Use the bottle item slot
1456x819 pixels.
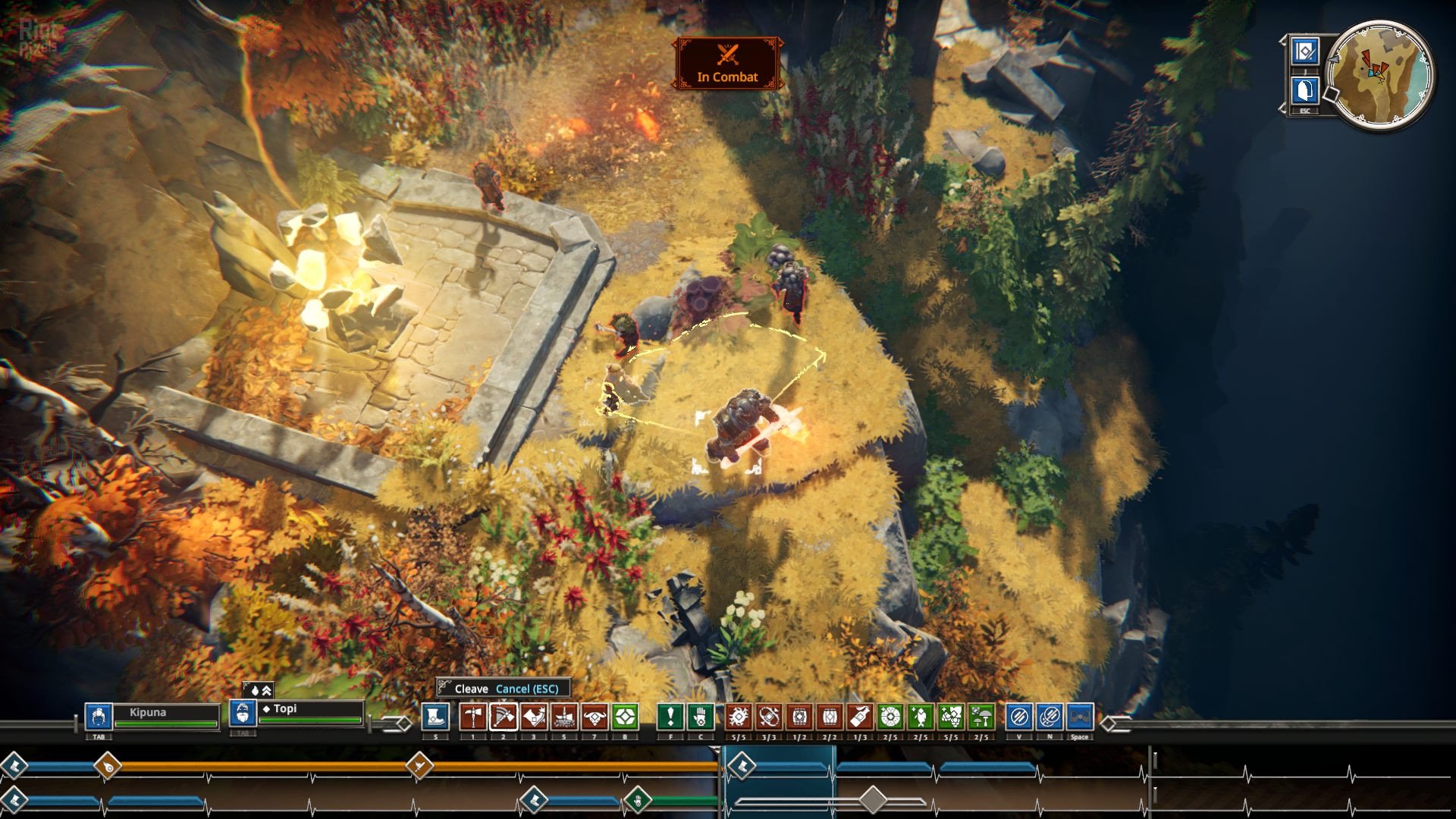tap(860, 717)
